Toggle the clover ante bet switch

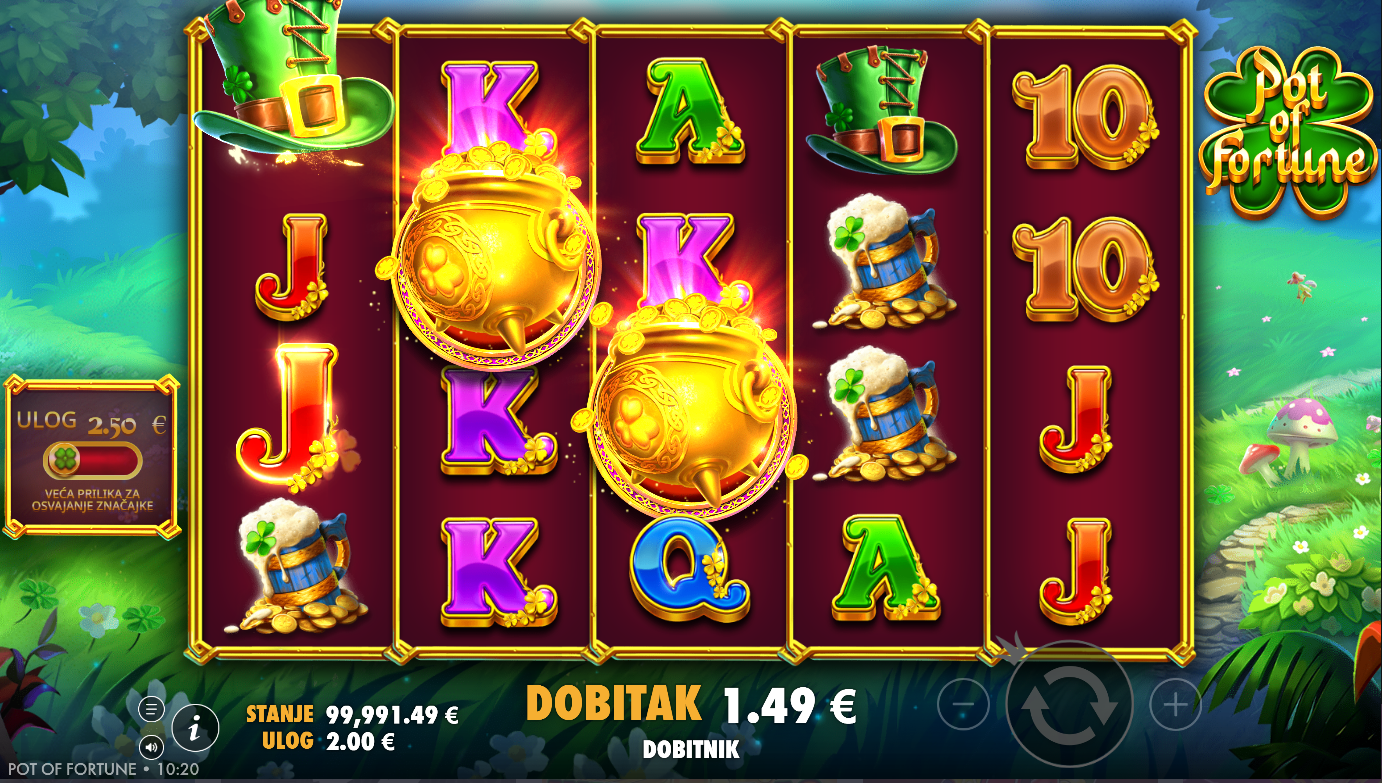click(92, 461)
